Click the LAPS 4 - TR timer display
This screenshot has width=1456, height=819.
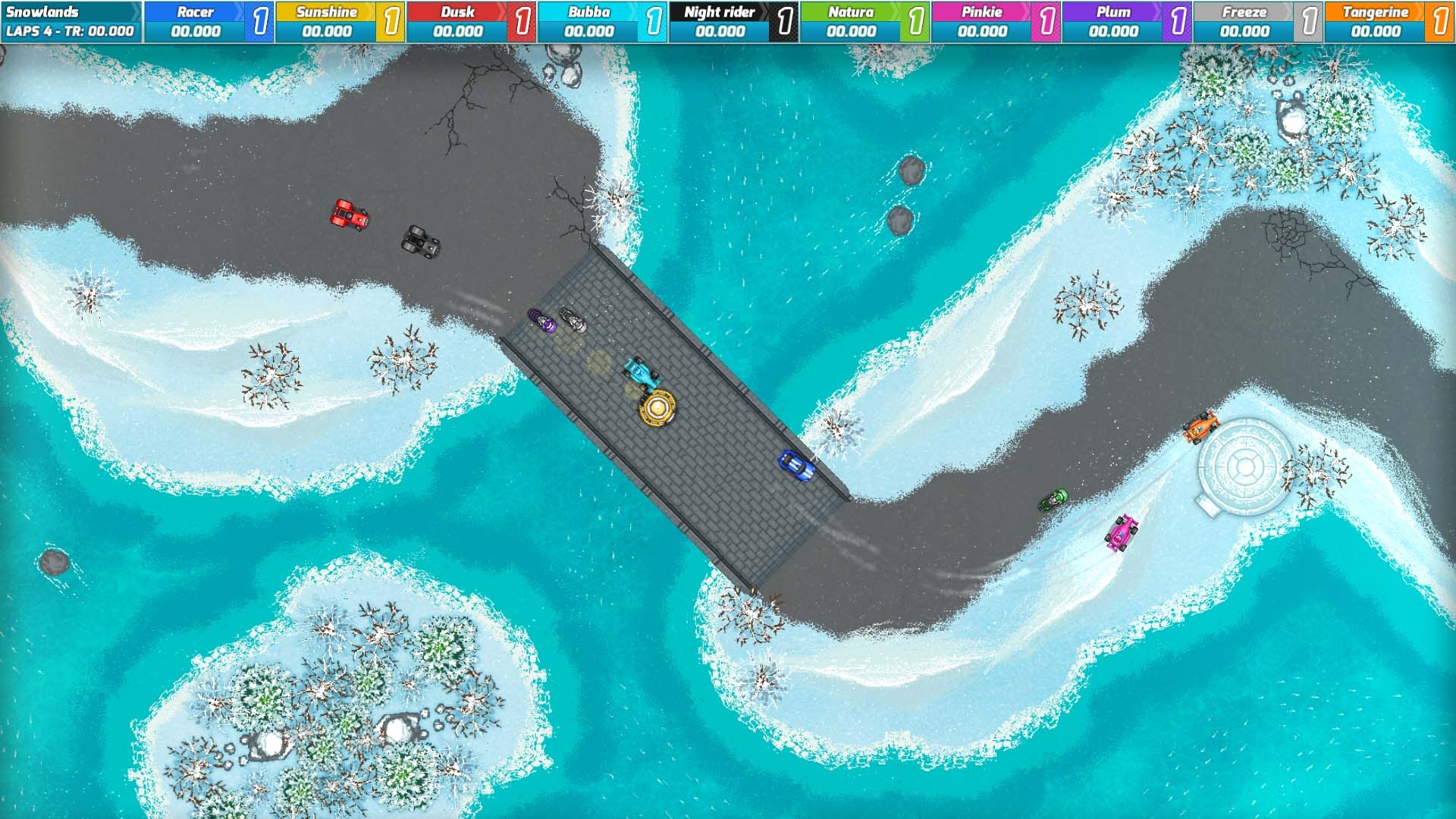[68, 32]
